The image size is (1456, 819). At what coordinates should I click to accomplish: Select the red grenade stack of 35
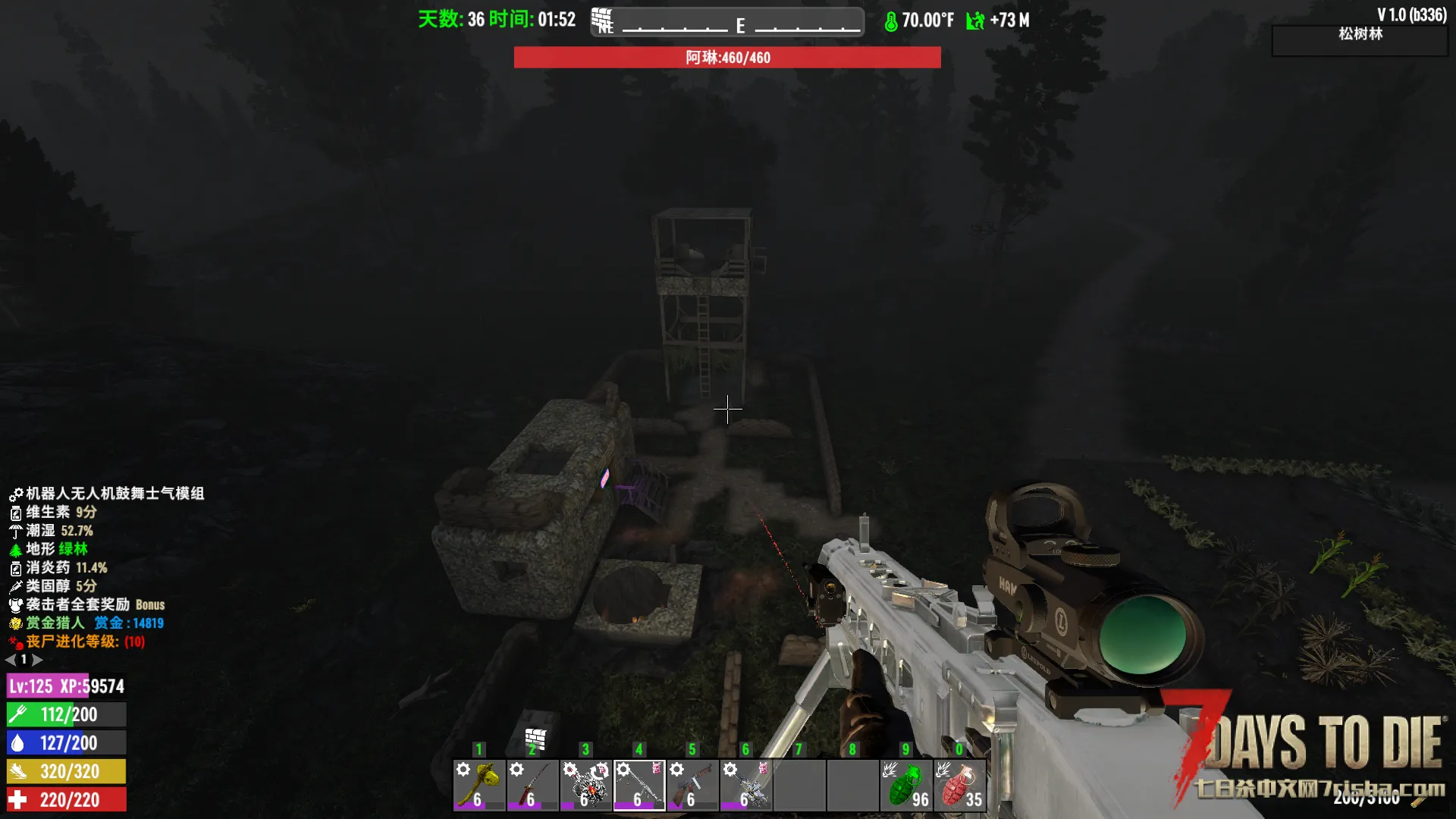coord(959,785)
